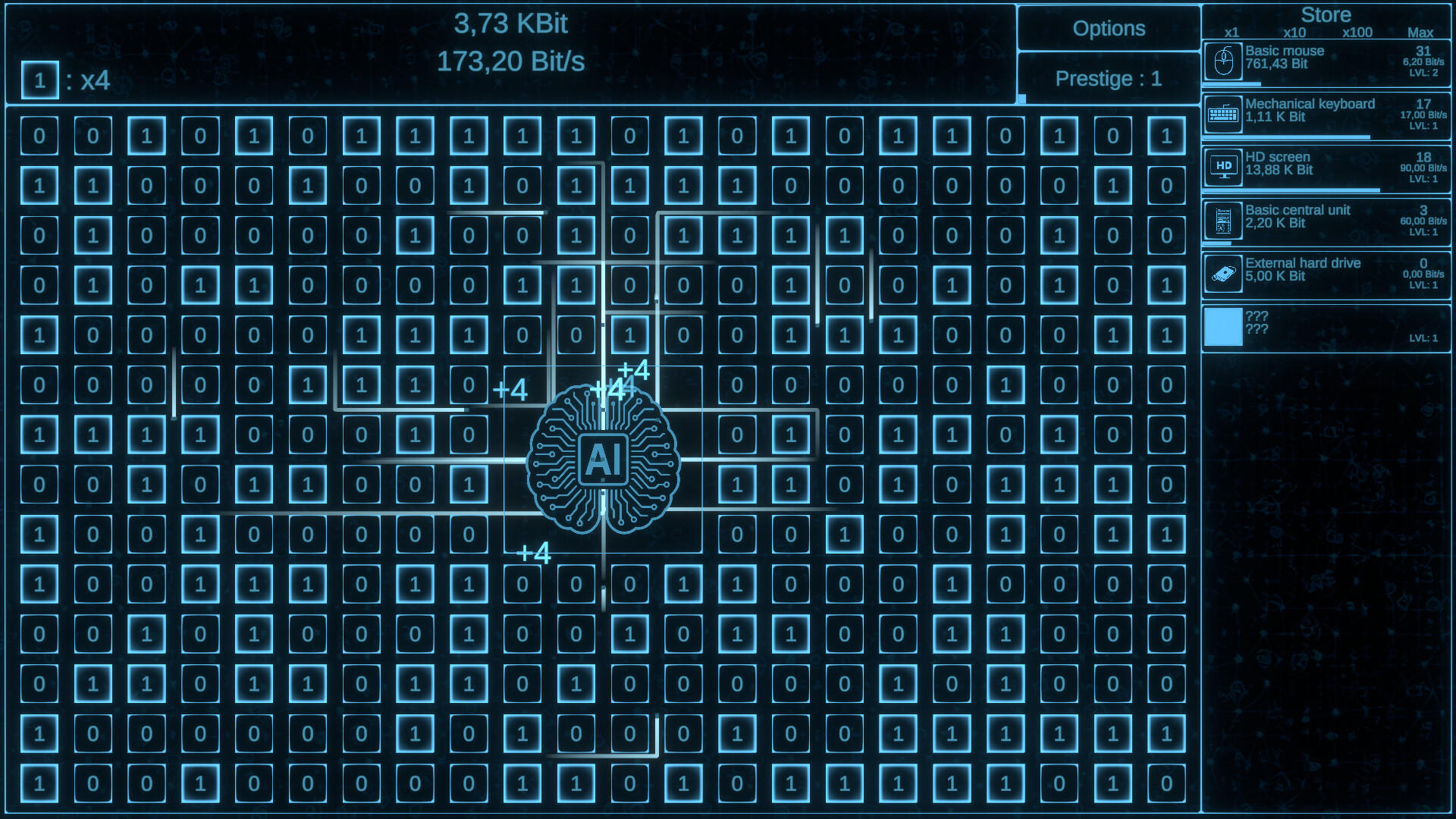The width and height of the screenshot is (1456, 819).
Task: Click the Basic mouse icon in the Store
Action: pyautogui.click(x=1222, y=61)
